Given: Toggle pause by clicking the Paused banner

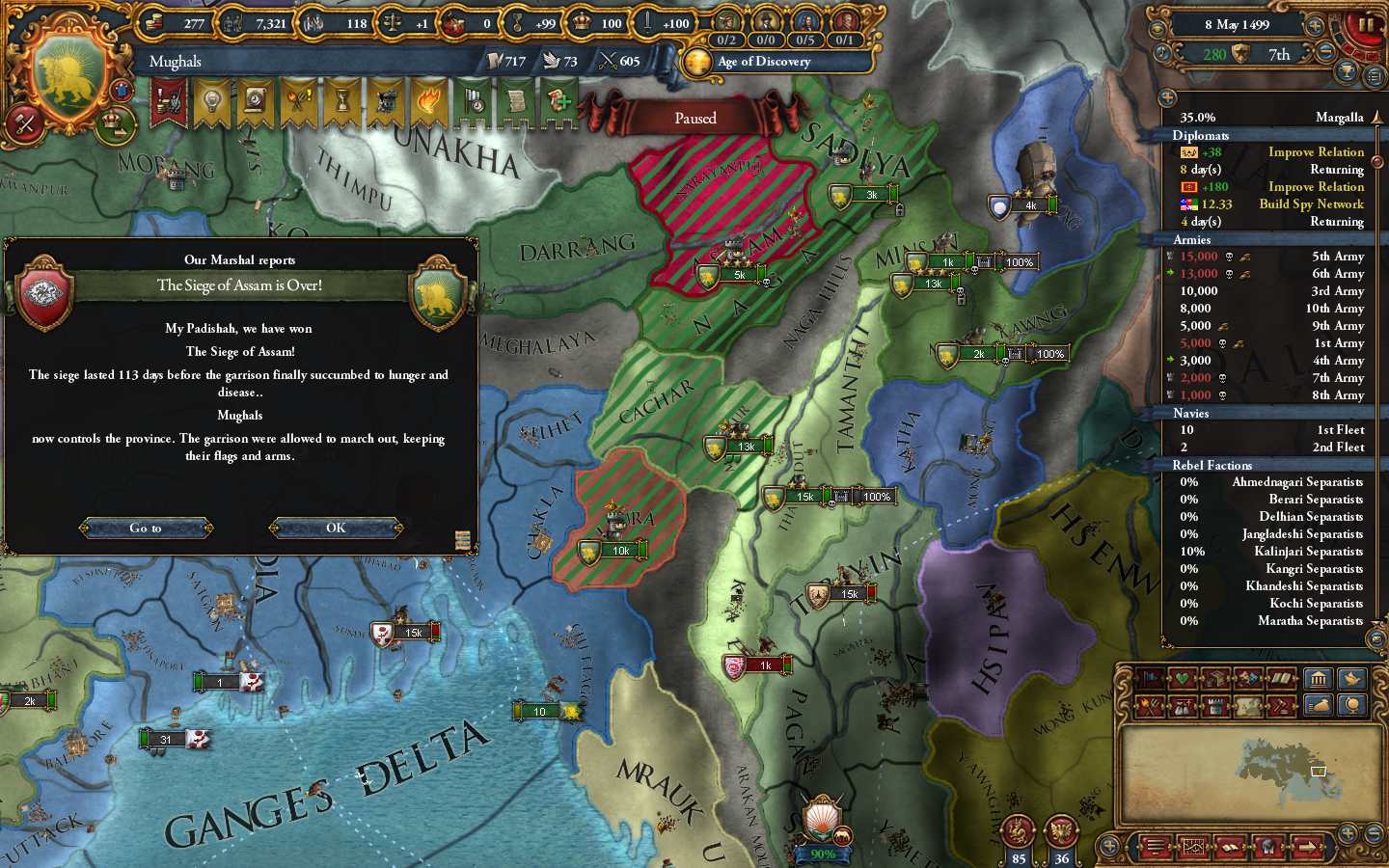Looking at the screenshot, I should 696,117.
